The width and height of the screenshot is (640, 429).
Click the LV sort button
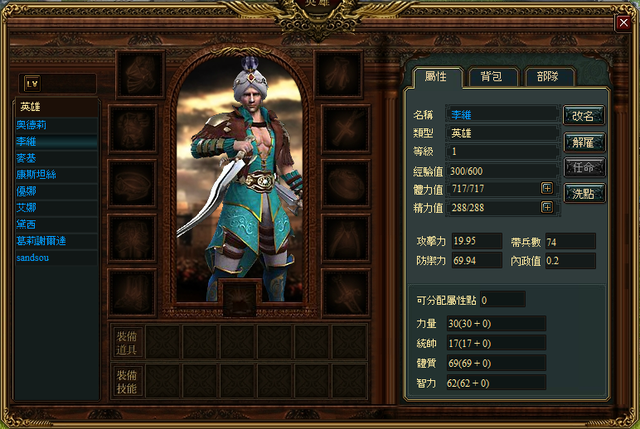click(30, 83)
